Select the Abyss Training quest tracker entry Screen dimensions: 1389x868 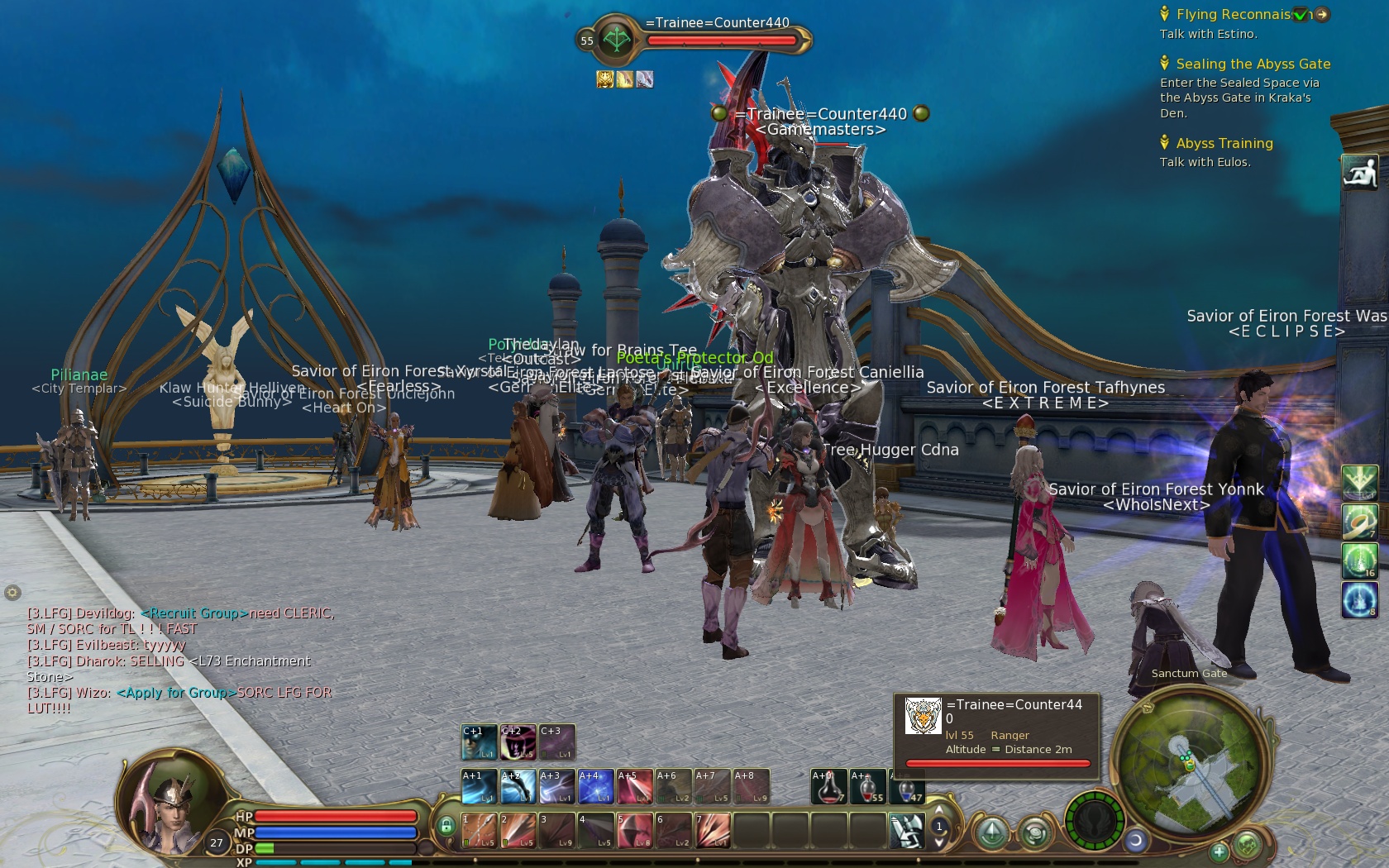[1224, 144]
